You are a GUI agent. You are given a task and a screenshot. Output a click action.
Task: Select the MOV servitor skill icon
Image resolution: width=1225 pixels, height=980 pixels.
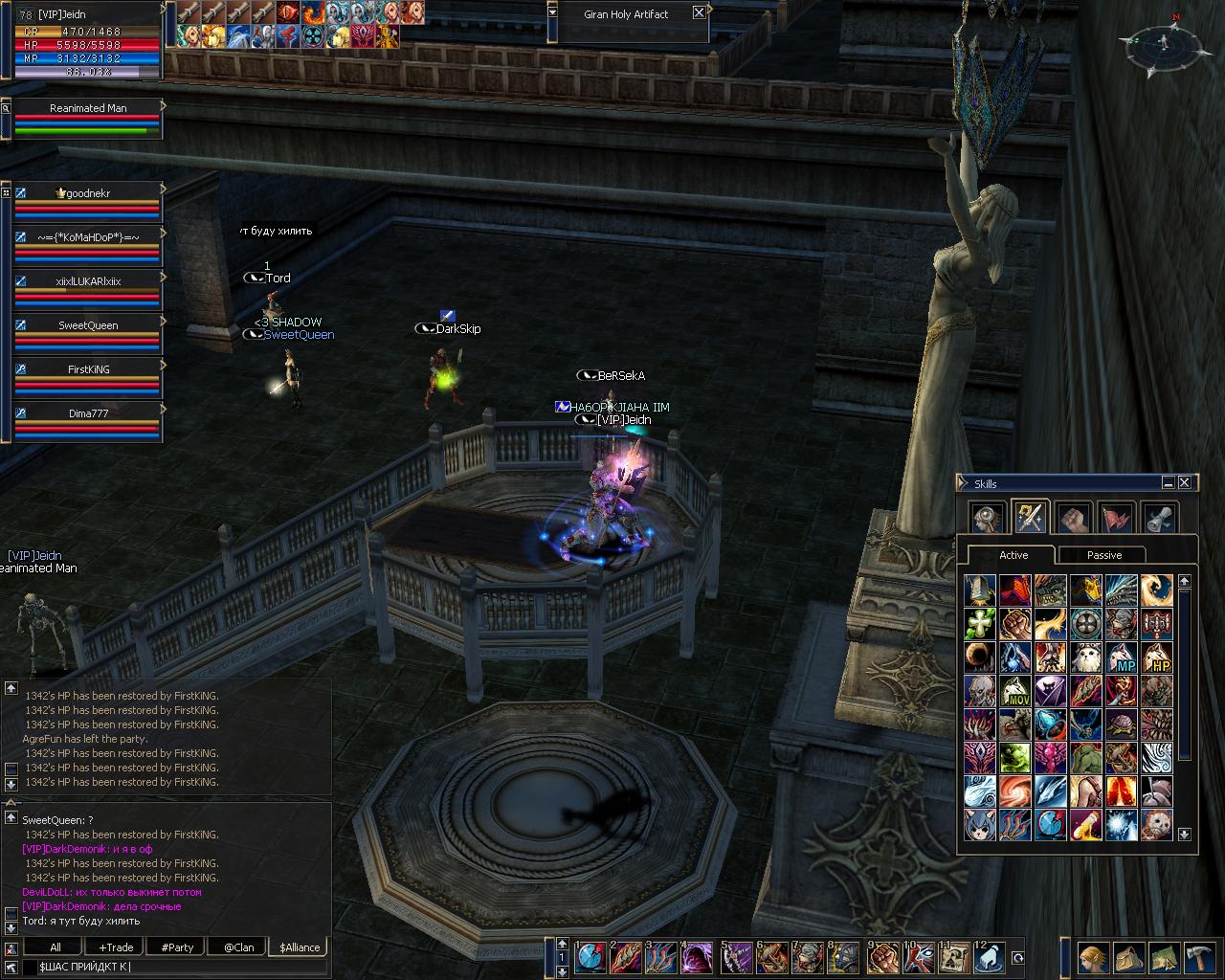pyautogui.click(x=1014, y=692)
